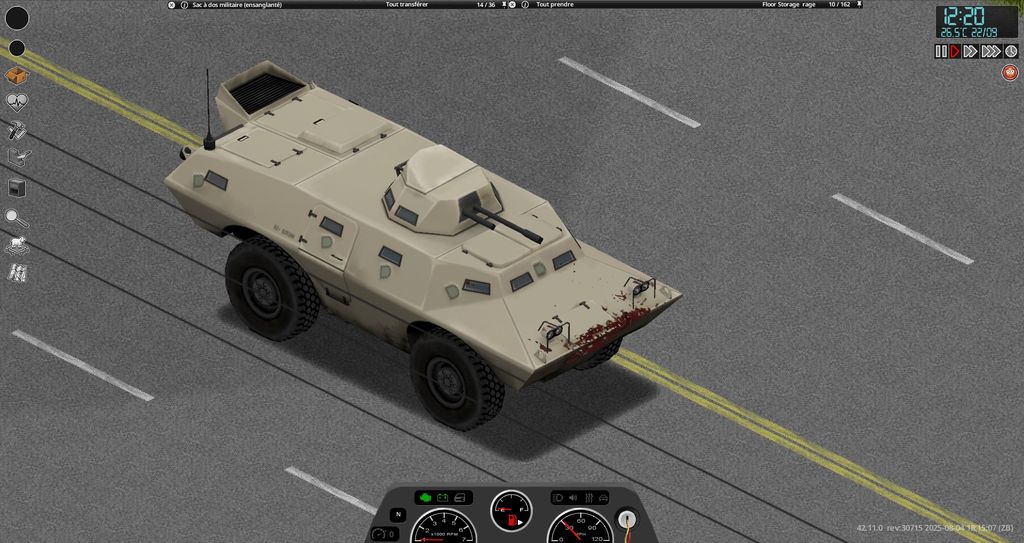Open the sheep animal icon

(x=17, y=245)
